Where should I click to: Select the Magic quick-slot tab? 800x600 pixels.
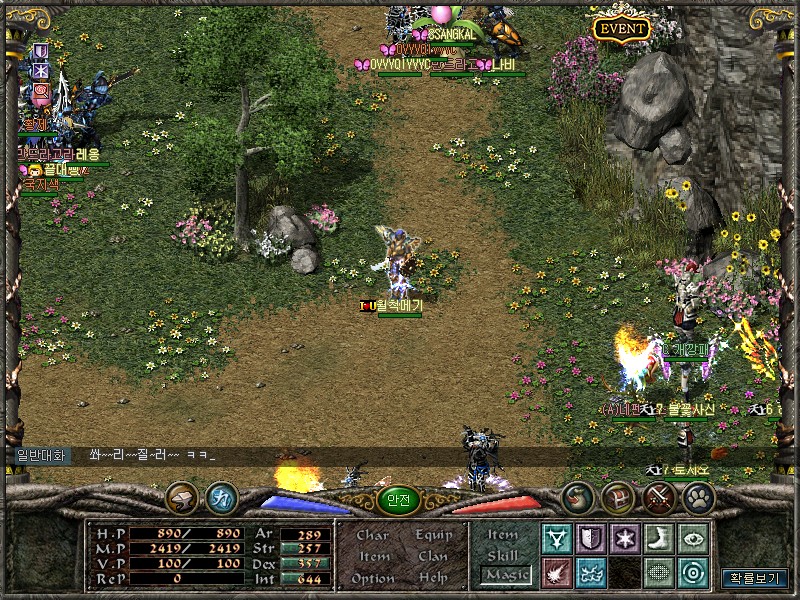504,575
